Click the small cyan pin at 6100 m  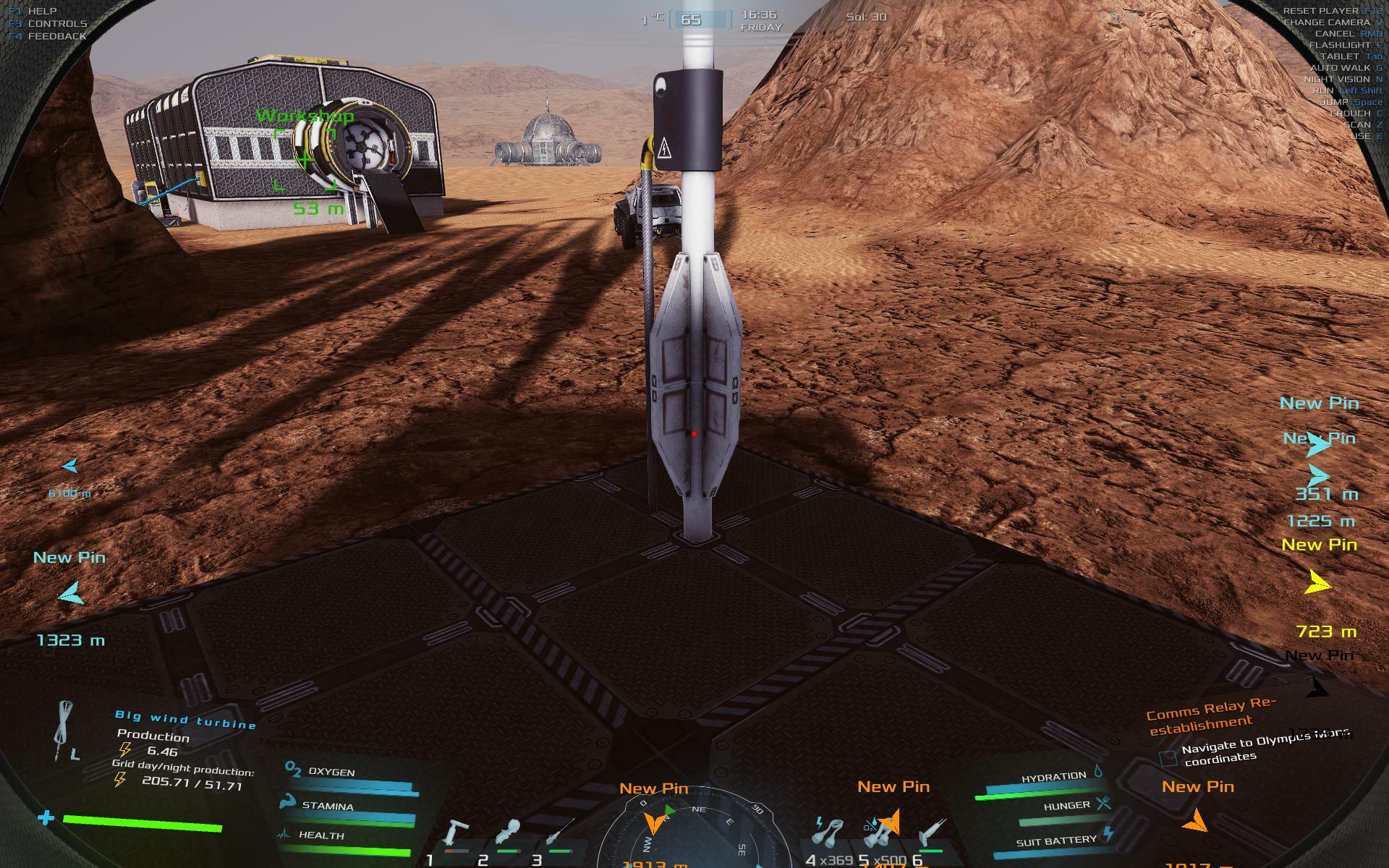(70, 467)
